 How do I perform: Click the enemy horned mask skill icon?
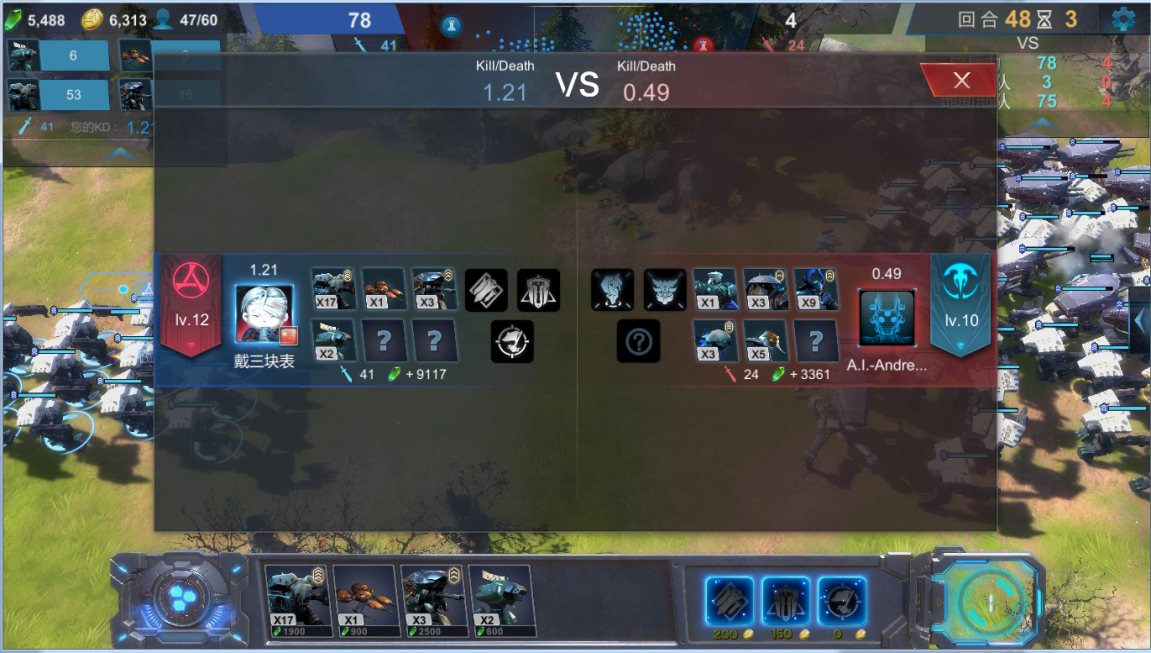(x=664, y=289)
